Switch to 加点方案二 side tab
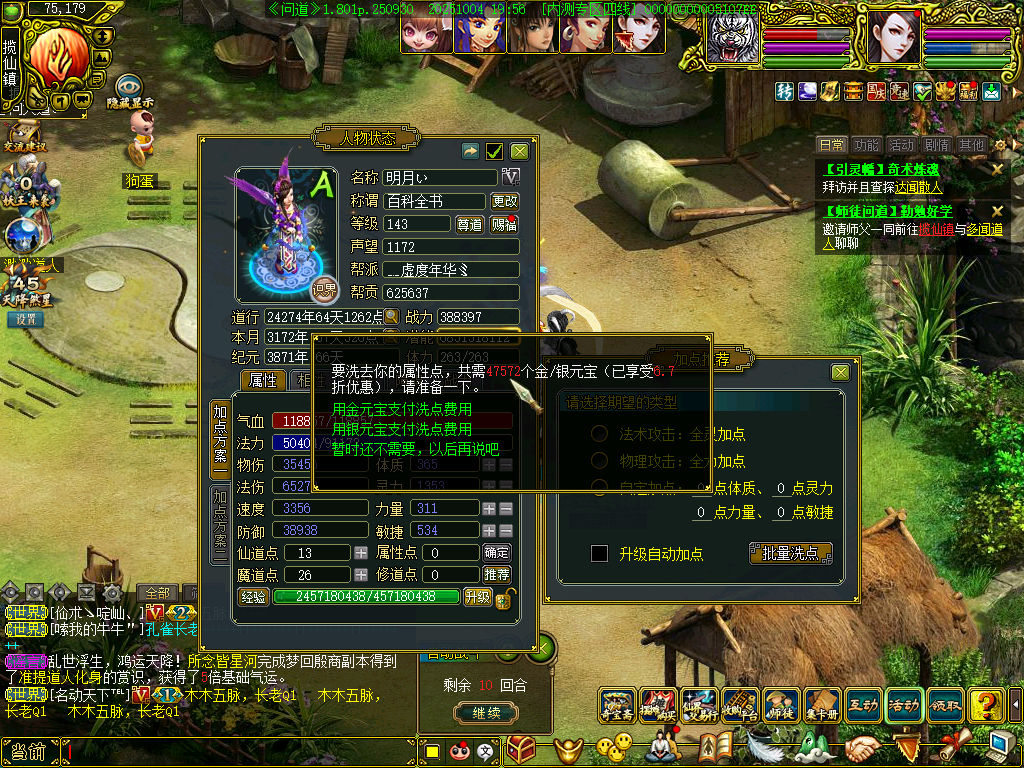 point(220,525)
